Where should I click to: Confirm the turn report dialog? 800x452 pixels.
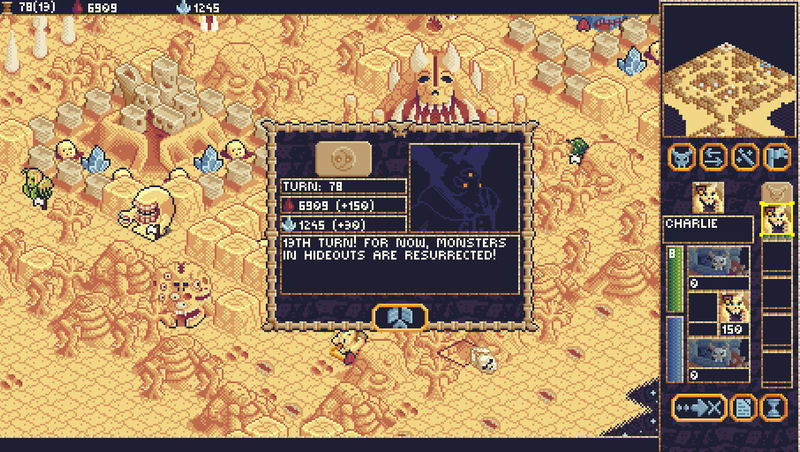point(400,316)
